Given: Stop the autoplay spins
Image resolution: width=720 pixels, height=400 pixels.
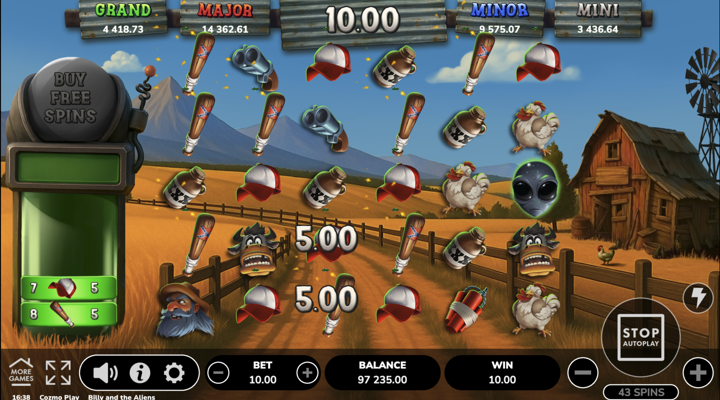Looking at the screenshot, I should pyautogui.click(x=641, y=338).
